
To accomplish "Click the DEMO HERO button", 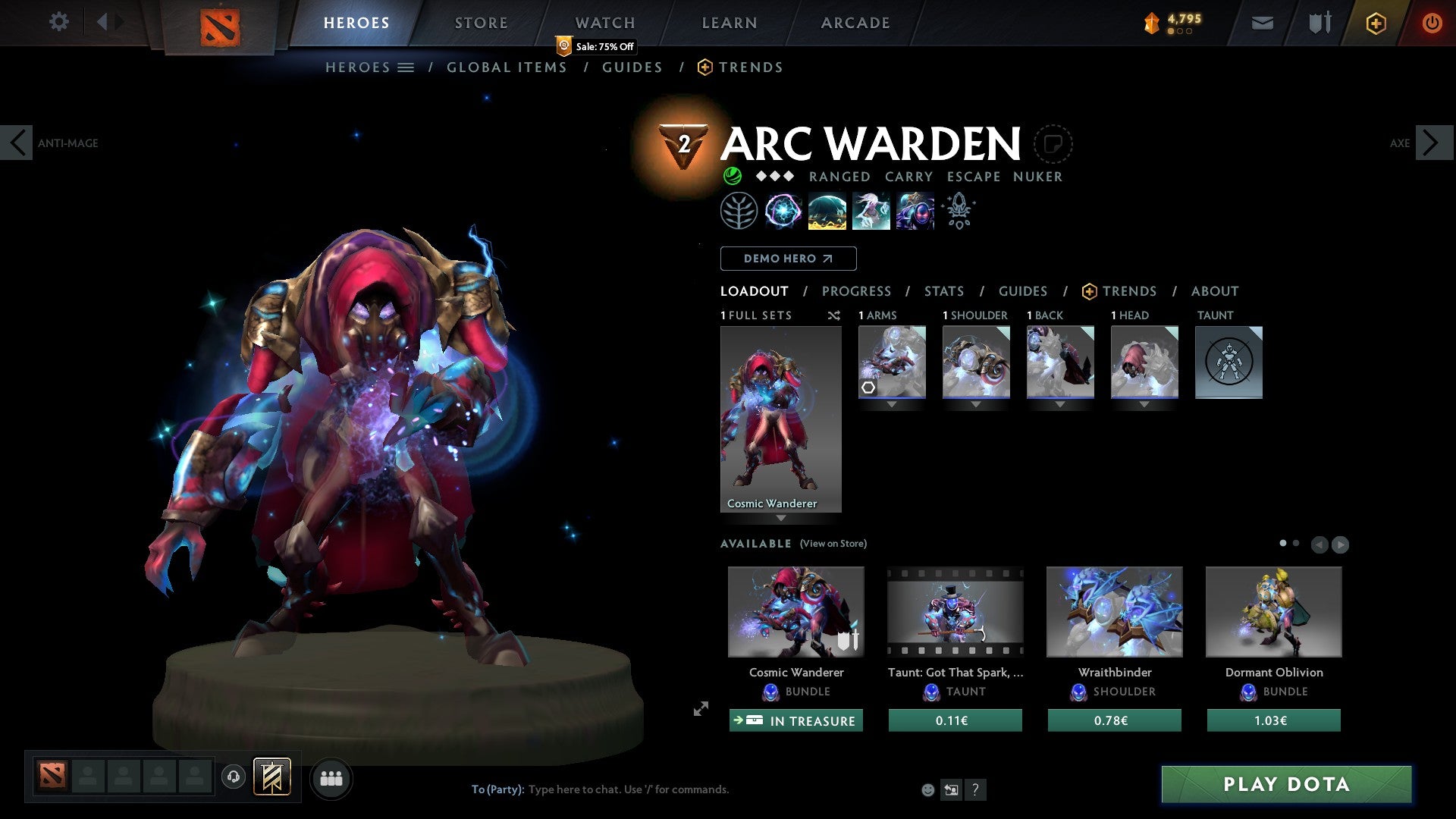I will (x=788, y=259).
